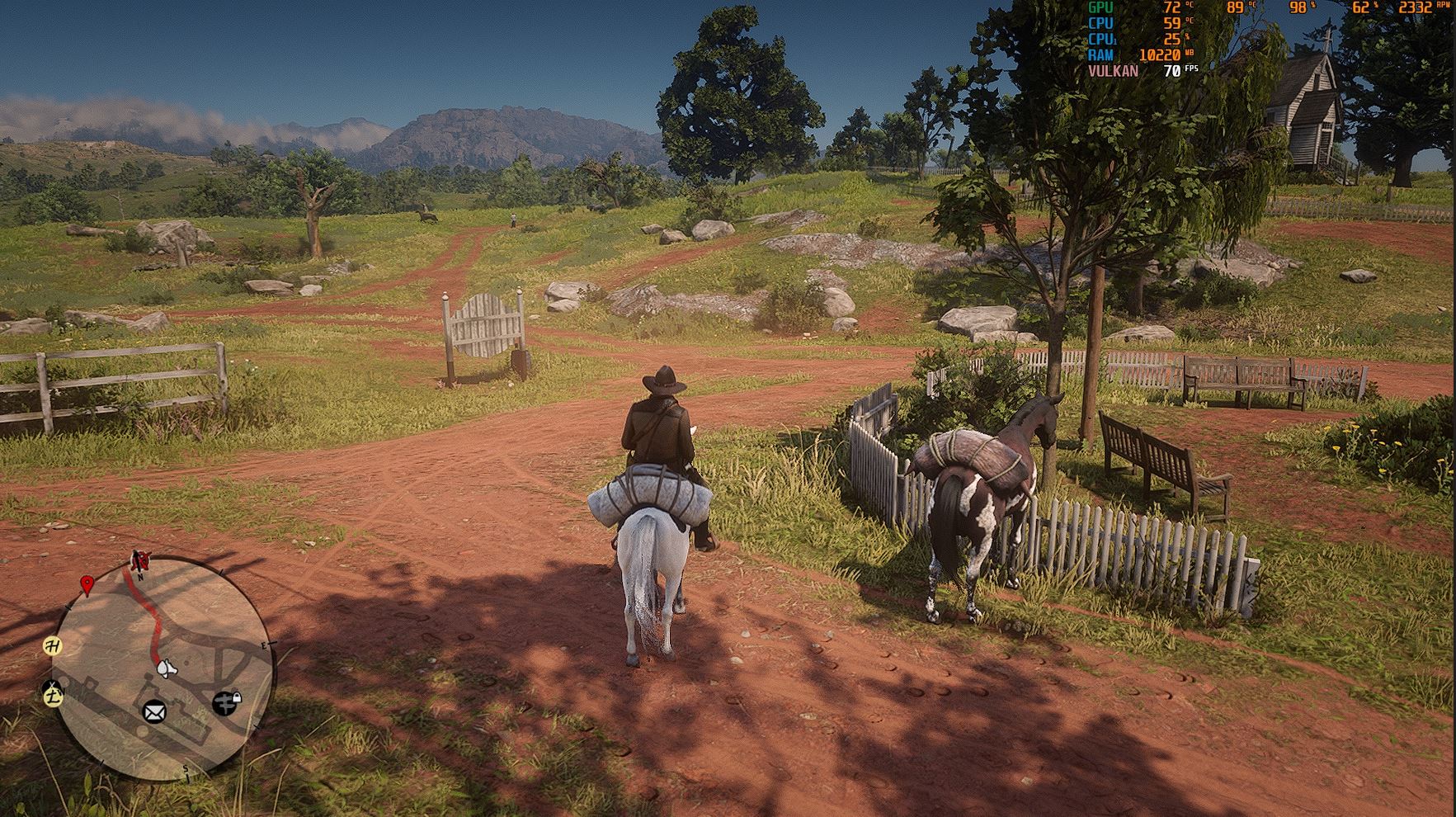The width and height of the screenshot is (1456, 817).
Task: Select the red marker at minimap north
Action: (x=141, y=562)
